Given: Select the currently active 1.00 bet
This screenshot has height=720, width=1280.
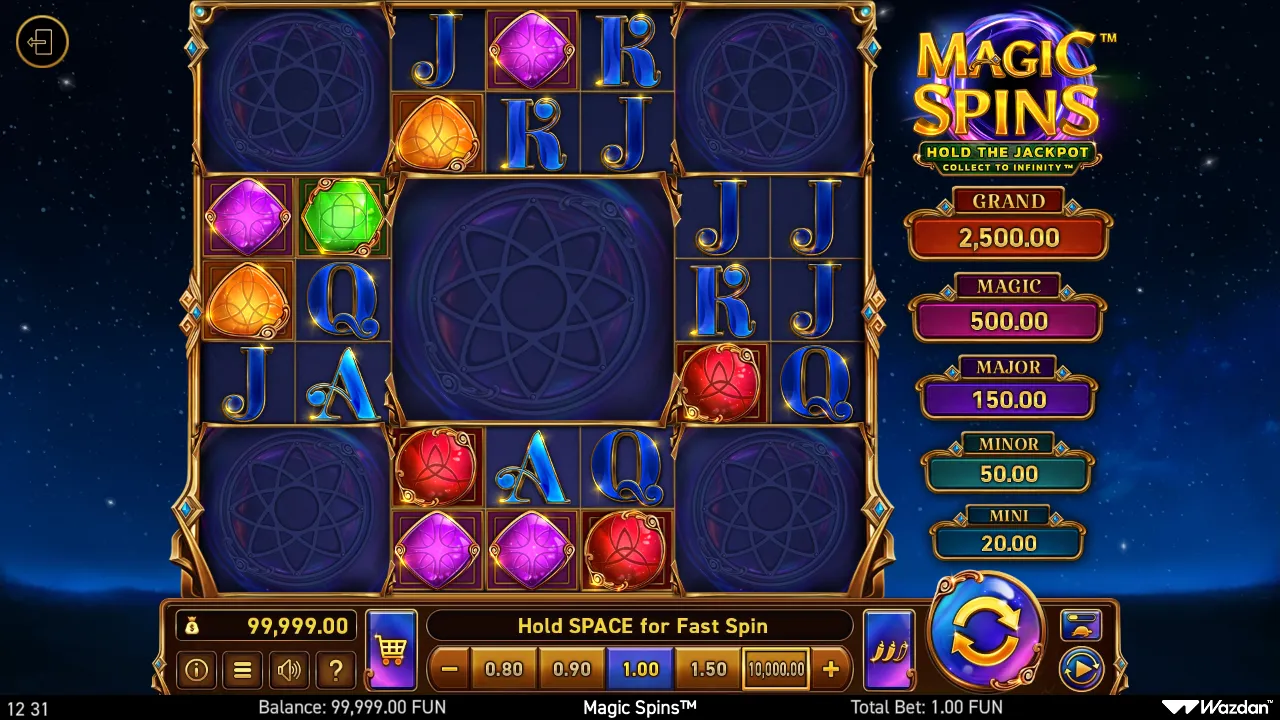Looking at the screenshot, I should click(x=640, y=669).
